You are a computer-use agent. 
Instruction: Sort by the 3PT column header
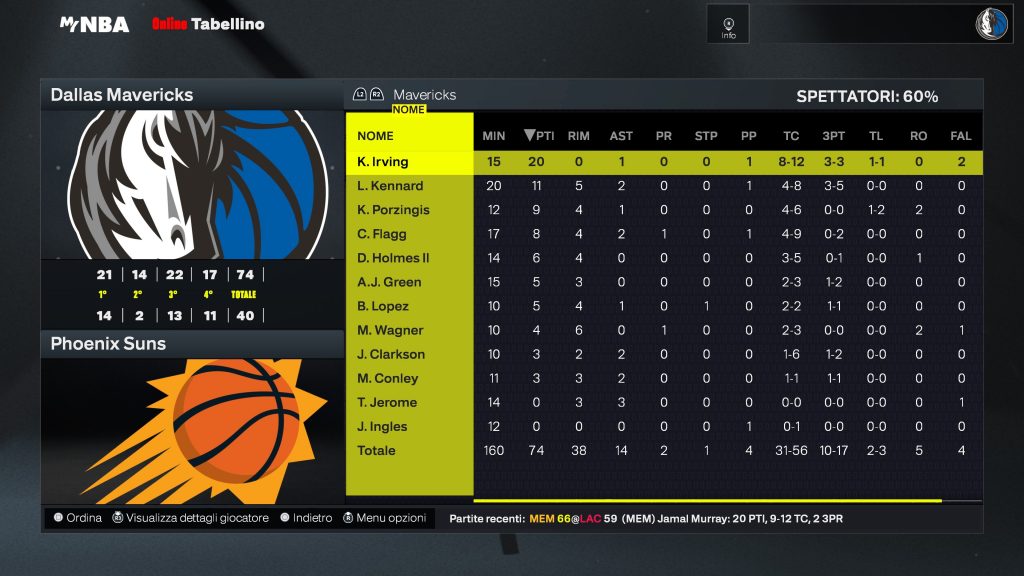(833, 136)
